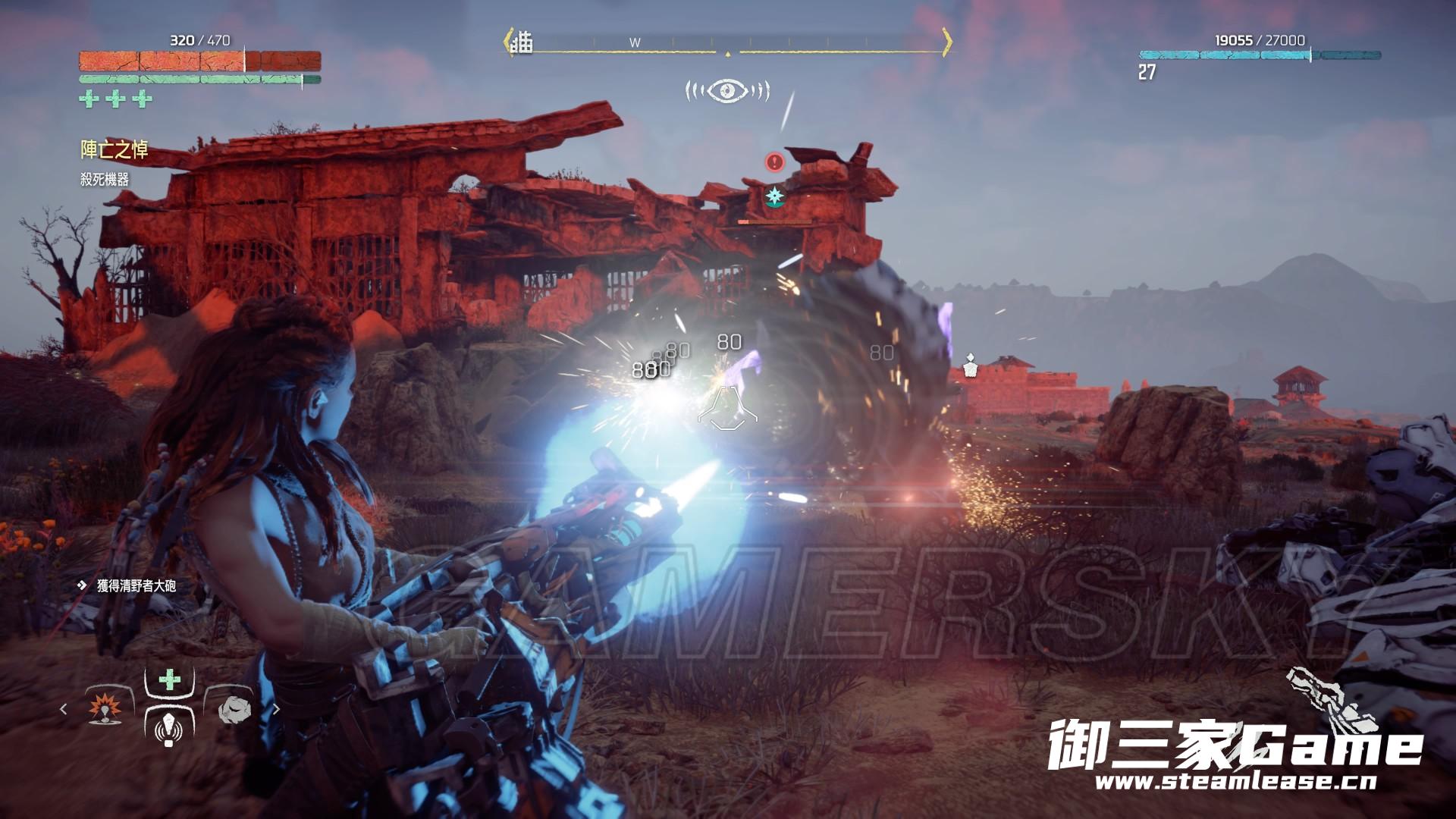
Task: Cycle tools with the right arrow
Action: click(x=276, y=709)
